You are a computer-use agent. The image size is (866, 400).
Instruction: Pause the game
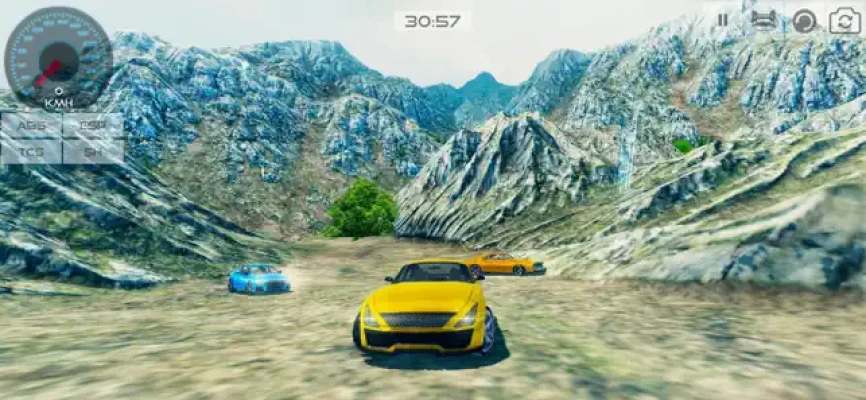pos(722,19)
